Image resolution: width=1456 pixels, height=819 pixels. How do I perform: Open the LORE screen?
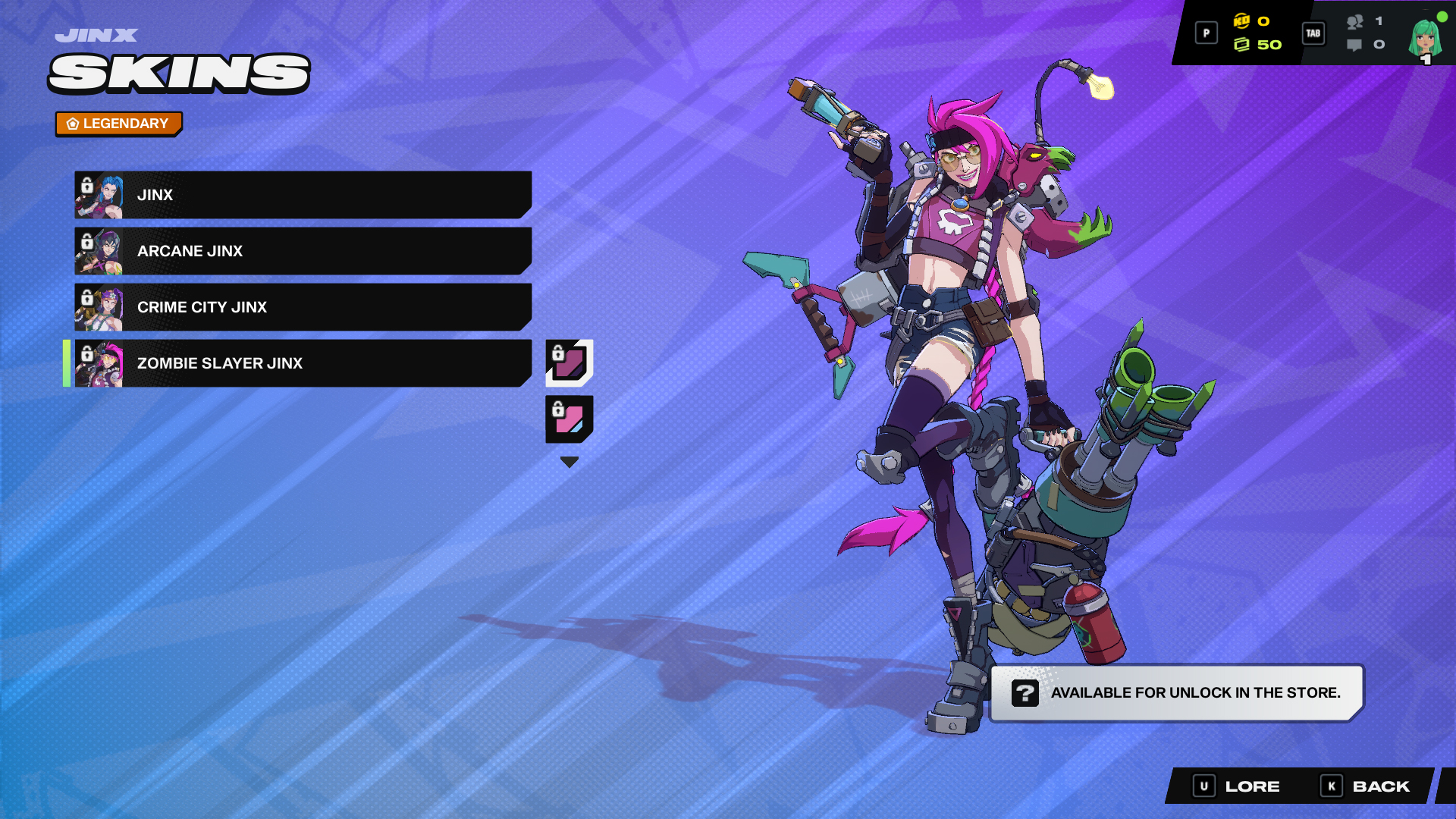(x=1251, y=786)
